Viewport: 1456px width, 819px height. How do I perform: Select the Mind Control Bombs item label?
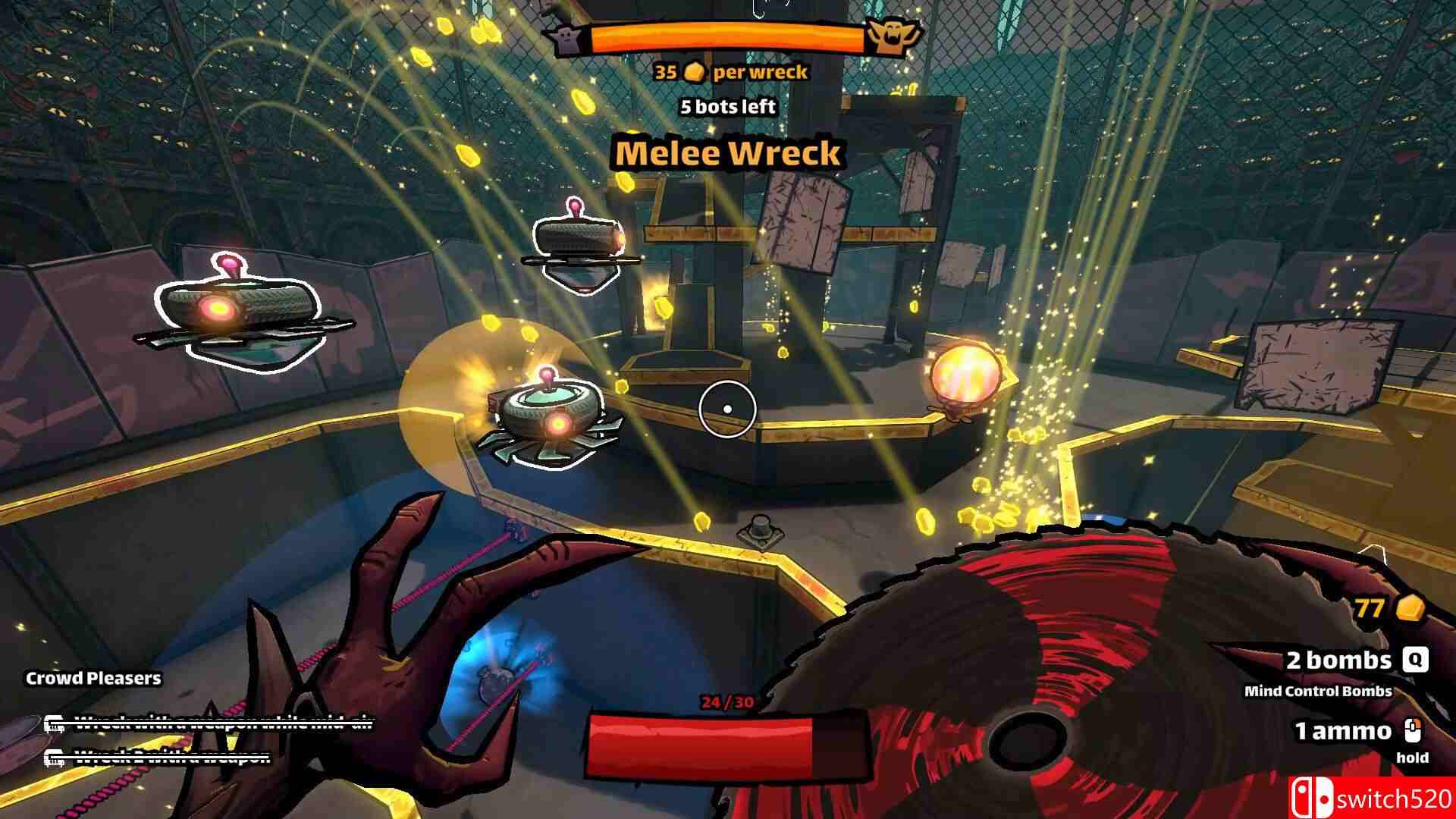[x=1318, y=691]
